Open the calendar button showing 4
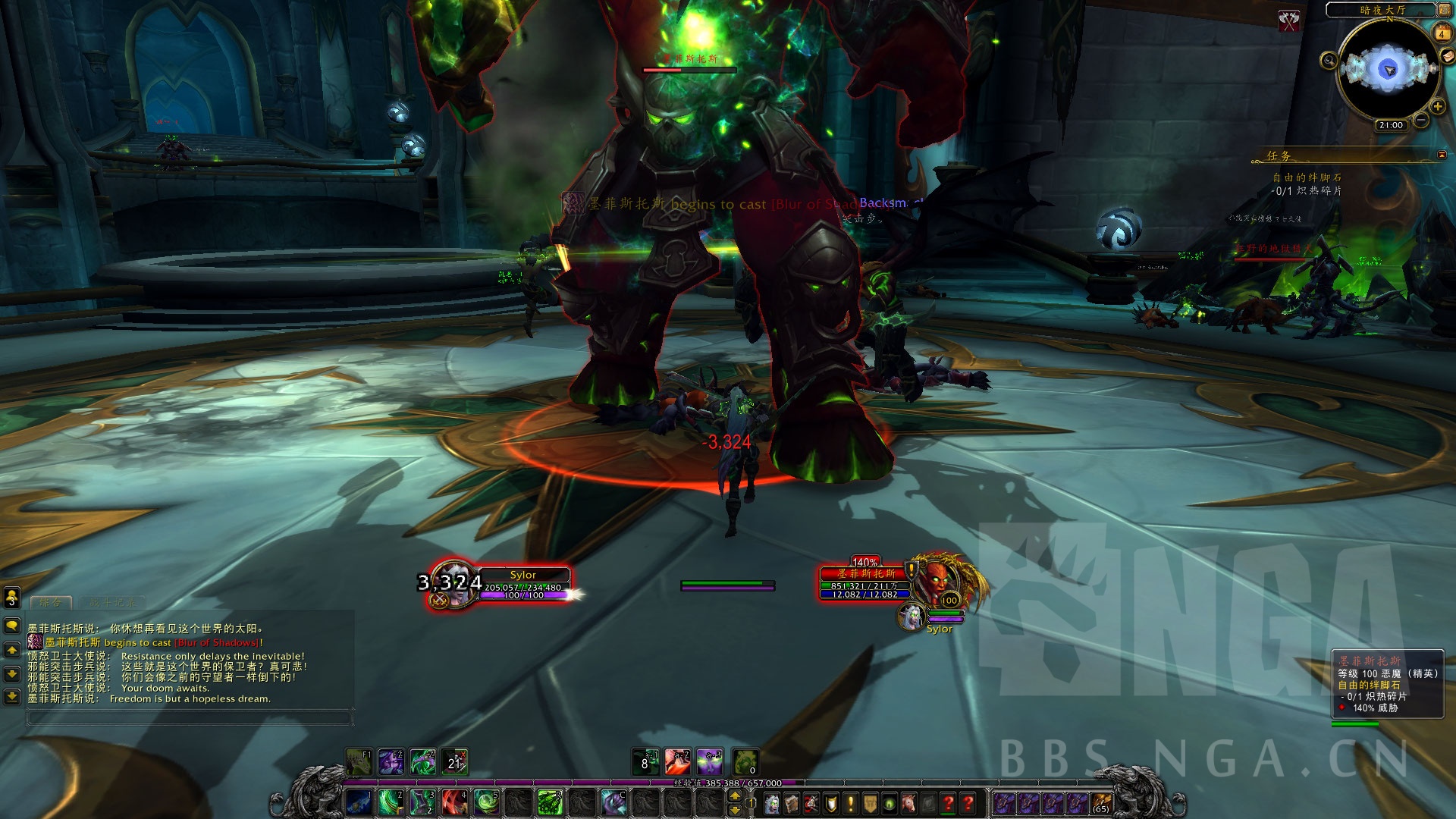1456x819 pixels. click(x=1442, y=33)
